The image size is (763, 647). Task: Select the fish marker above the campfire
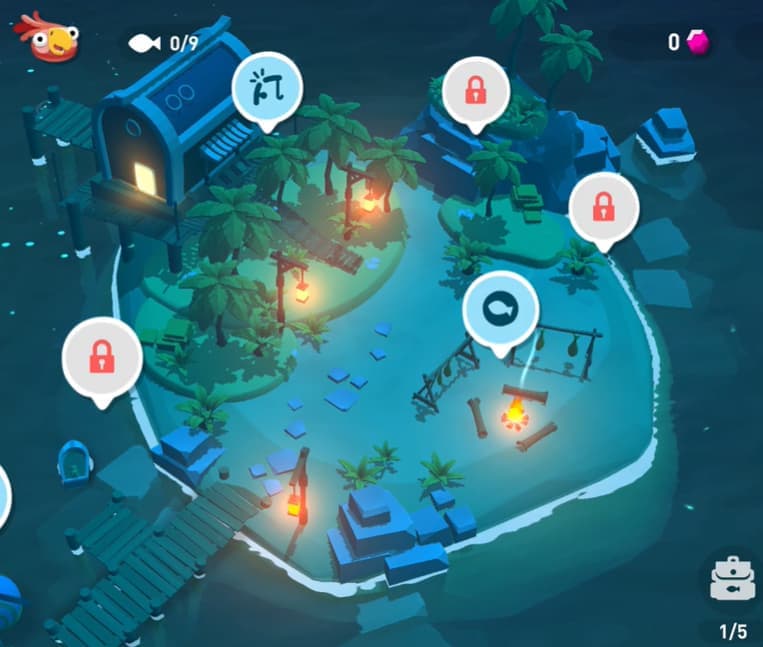(500, 311)
